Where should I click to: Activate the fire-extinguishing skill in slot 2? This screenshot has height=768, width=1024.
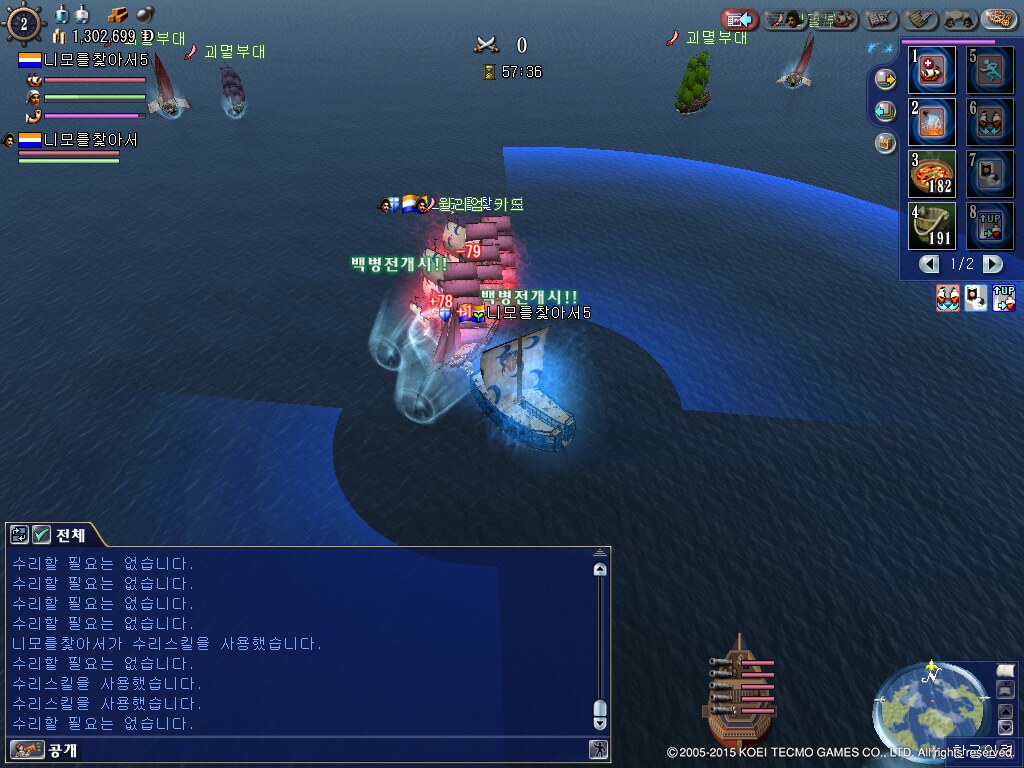coord(932,123)
